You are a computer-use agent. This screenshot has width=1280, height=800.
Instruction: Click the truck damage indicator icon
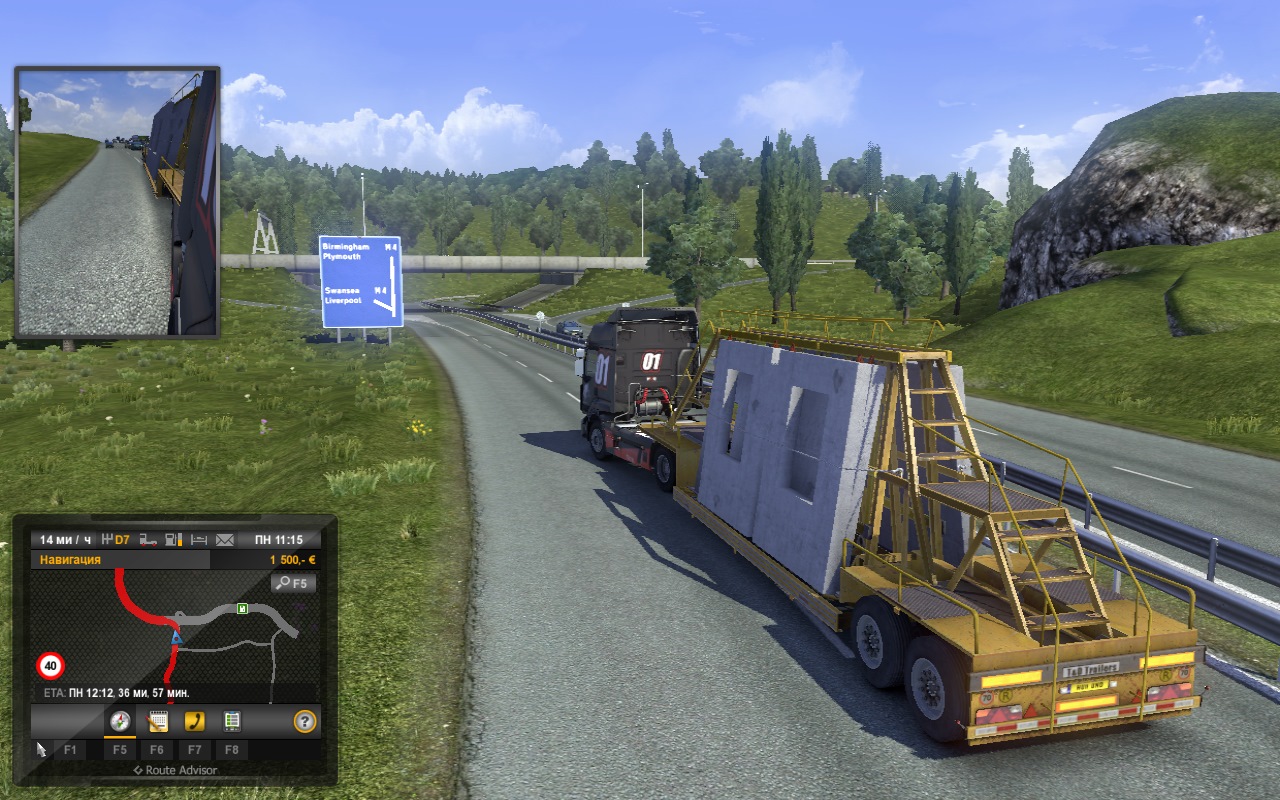[148, 540]
